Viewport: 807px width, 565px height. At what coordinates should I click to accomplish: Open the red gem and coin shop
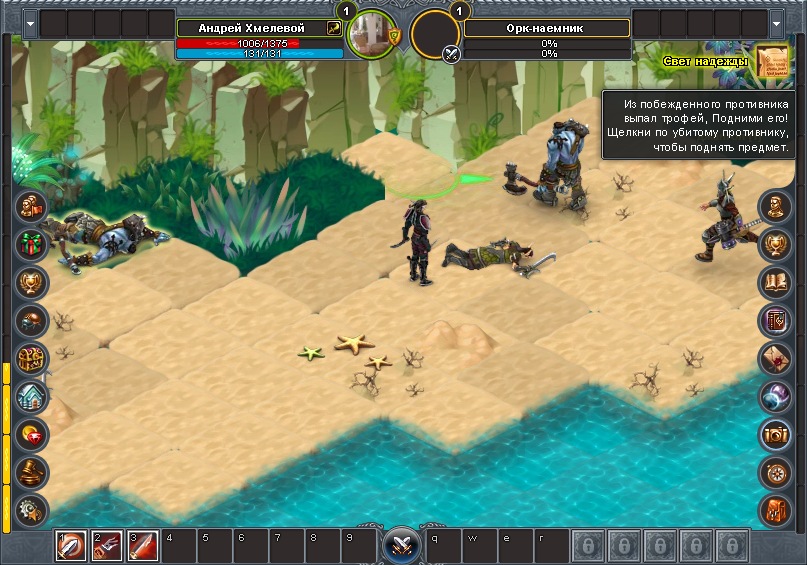click(32, 434)
